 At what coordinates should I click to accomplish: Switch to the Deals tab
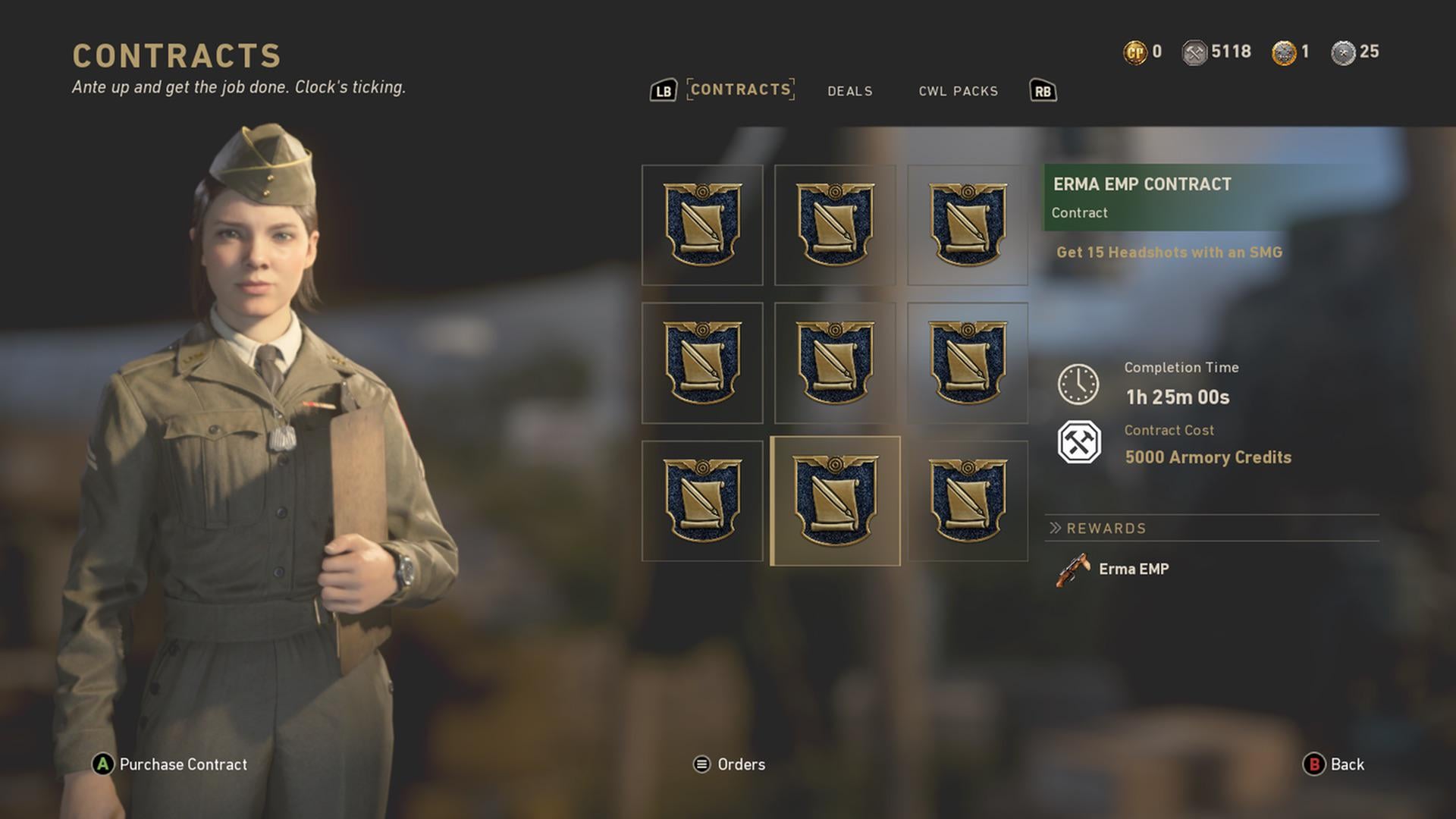click(x=849, y=91)
